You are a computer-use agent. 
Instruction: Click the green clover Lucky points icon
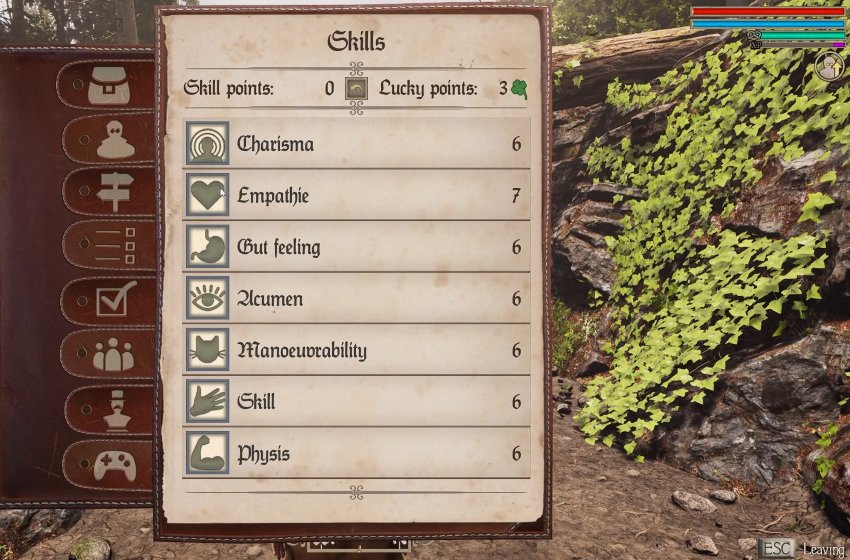tap(519, 88)
